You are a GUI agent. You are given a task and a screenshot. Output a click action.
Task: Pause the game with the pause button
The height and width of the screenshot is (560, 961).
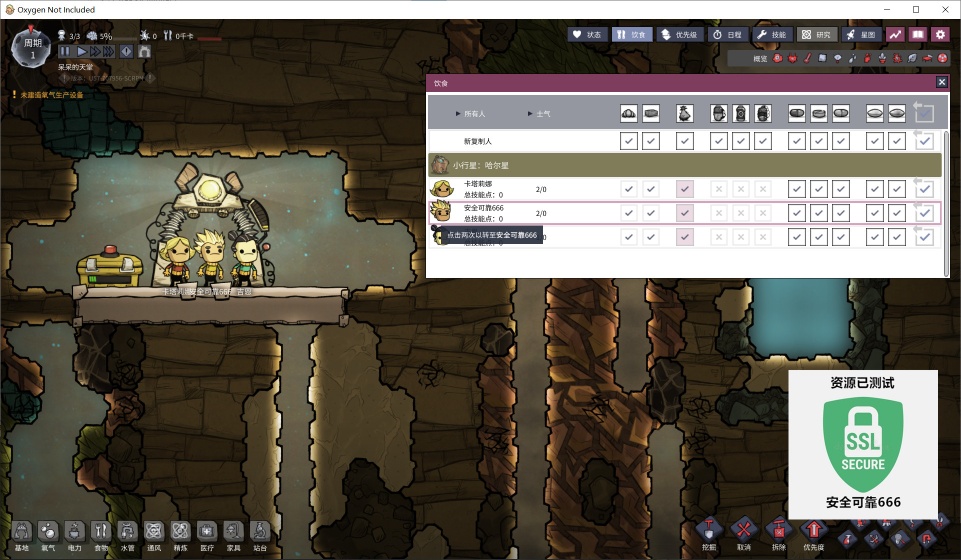(66, 51)
